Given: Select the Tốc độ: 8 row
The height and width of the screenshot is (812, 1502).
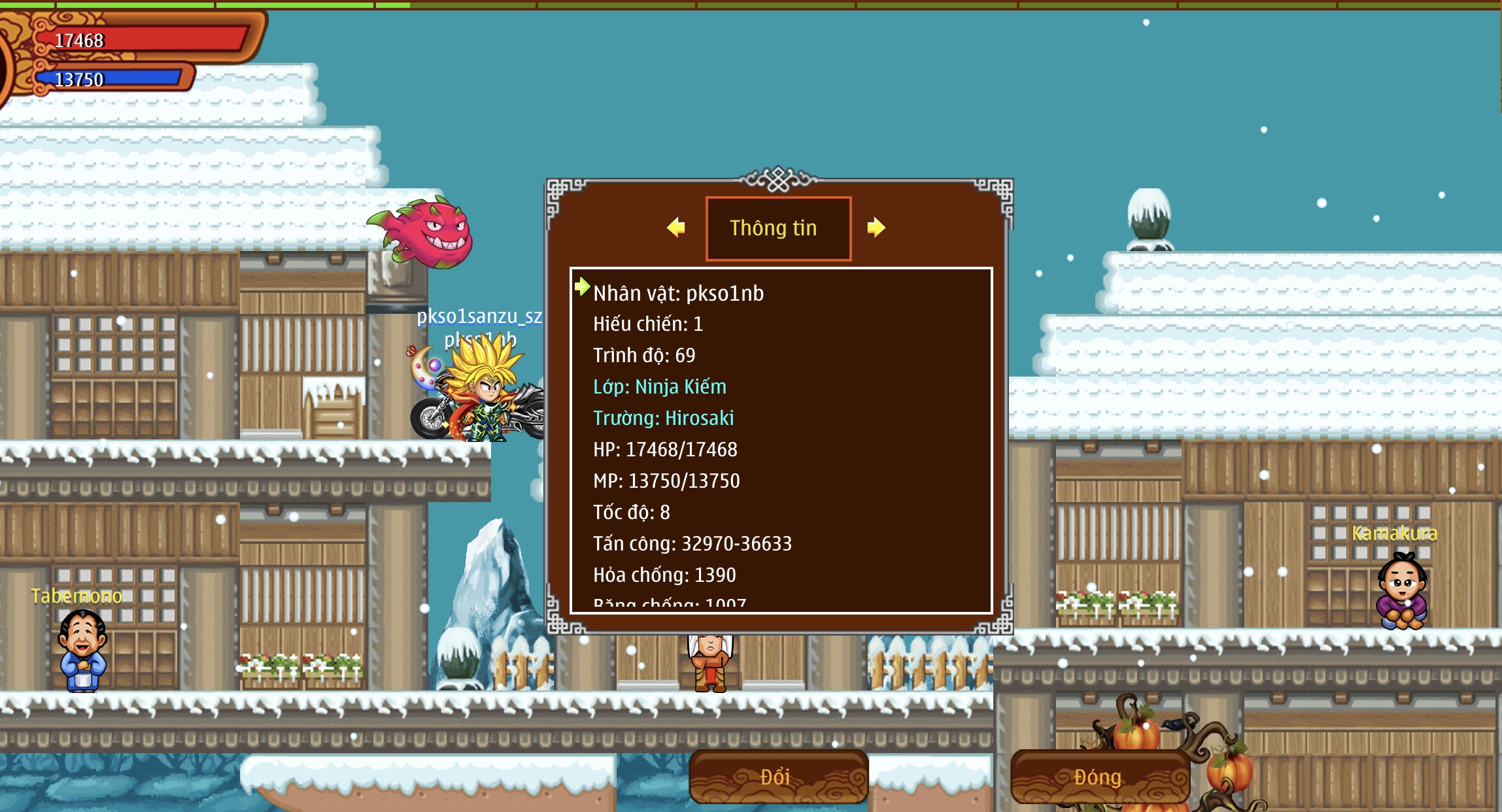Looking at the screenshot, I should (x=631, y=513).
